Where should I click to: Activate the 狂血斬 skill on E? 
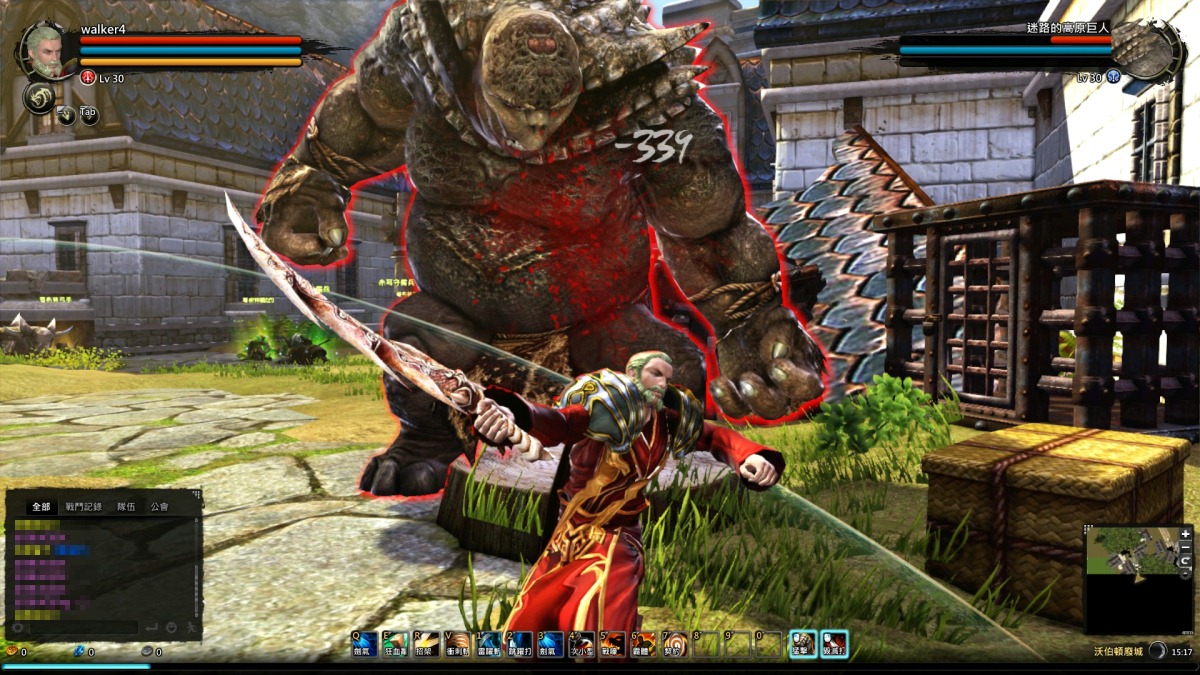(396, 643)
